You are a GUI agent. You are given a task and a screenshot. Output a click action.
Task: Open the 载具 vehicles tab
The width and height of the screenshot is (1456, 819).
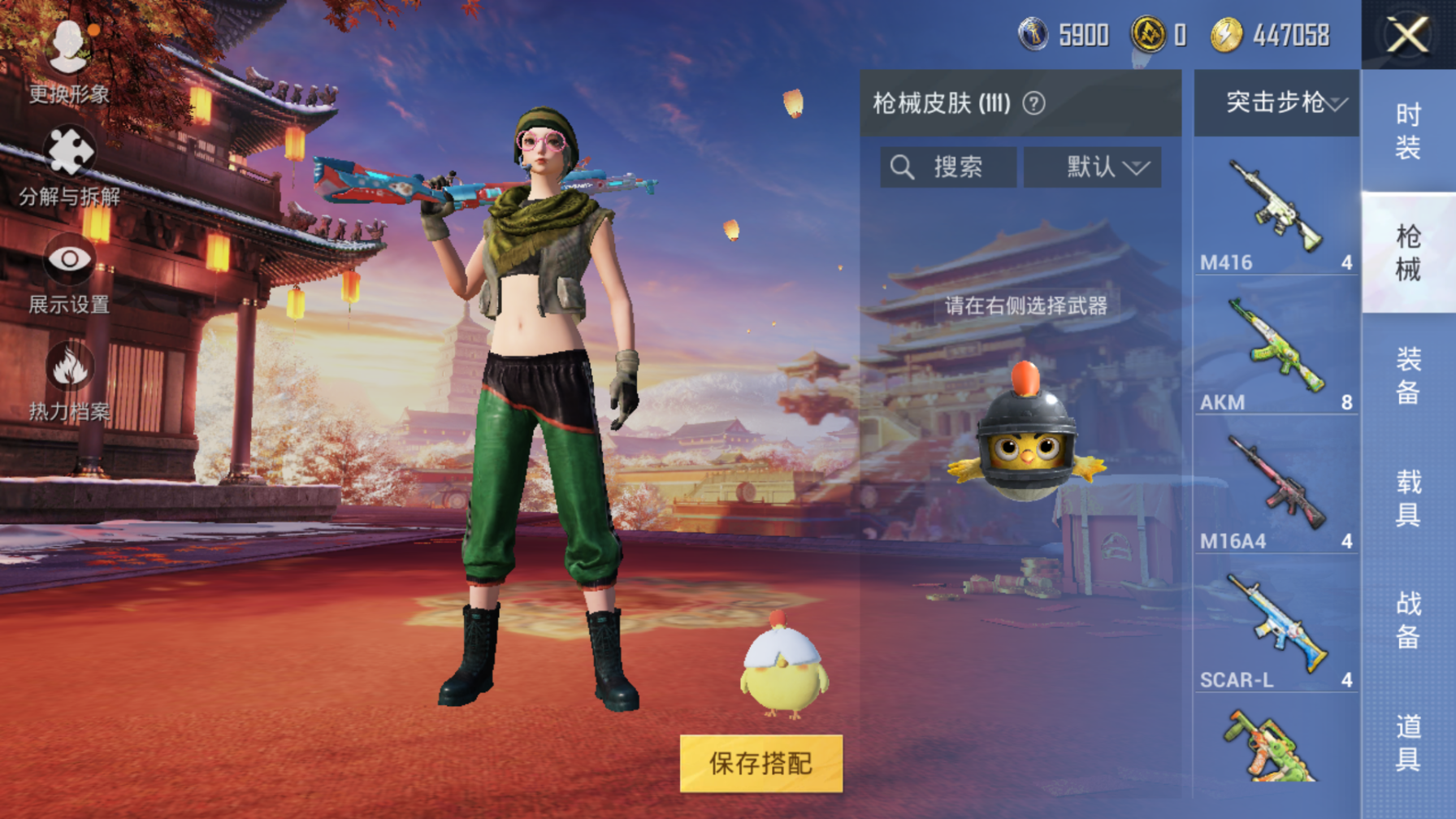(1408, 498)
